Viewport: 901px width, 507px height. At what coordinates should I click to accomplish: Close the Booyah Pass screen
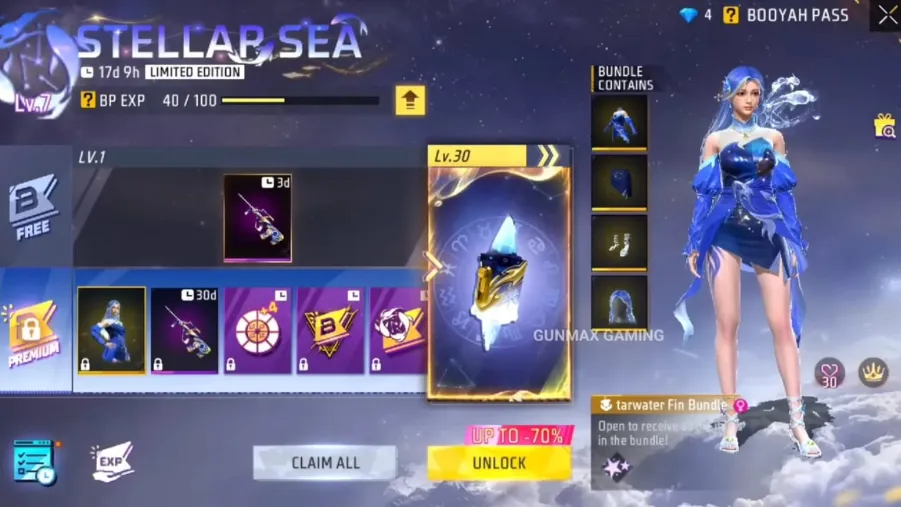tap(887, 15)
